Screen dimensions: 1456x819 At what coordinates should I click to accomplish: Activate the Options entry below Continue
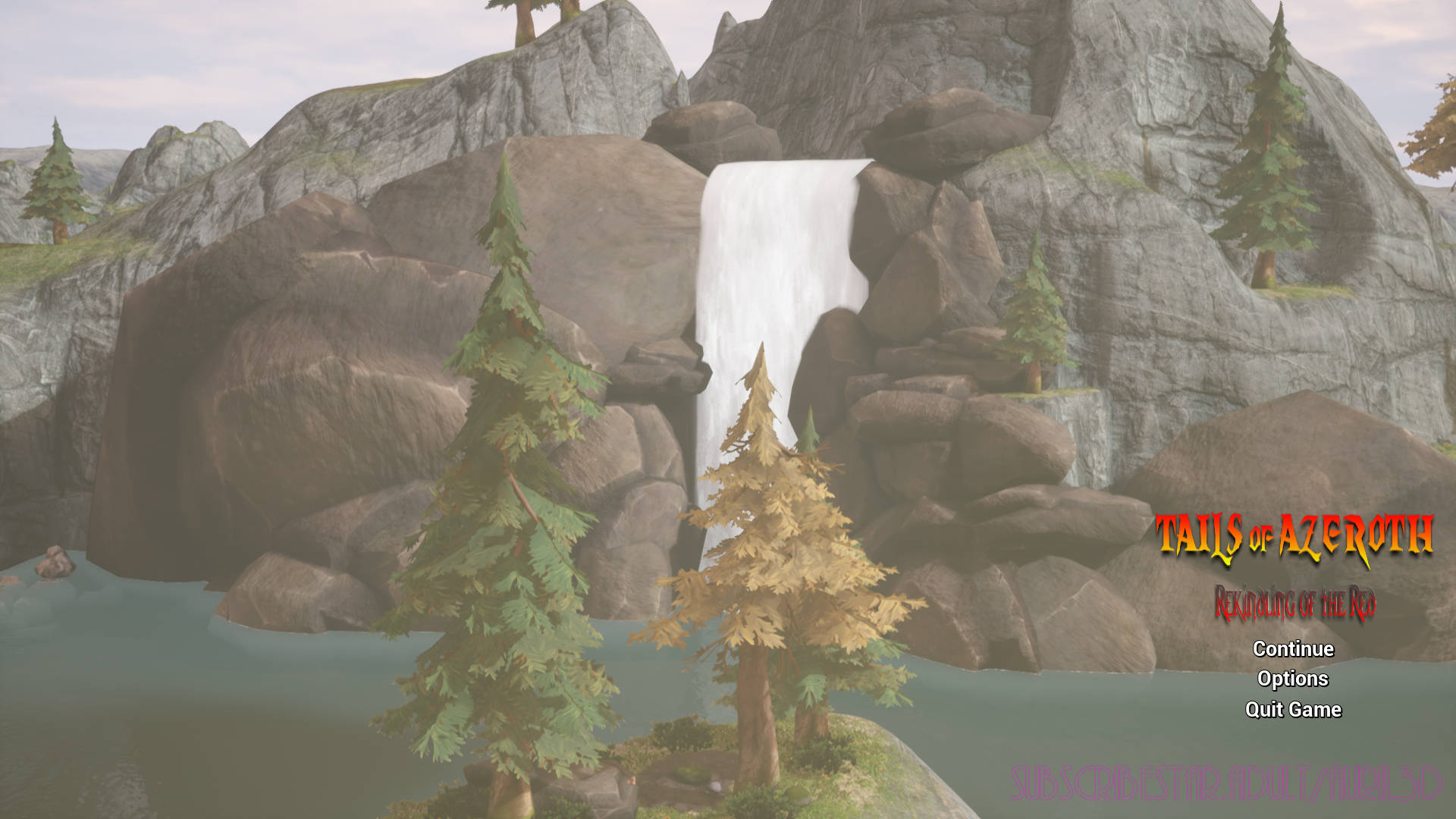pos(1292,679)
